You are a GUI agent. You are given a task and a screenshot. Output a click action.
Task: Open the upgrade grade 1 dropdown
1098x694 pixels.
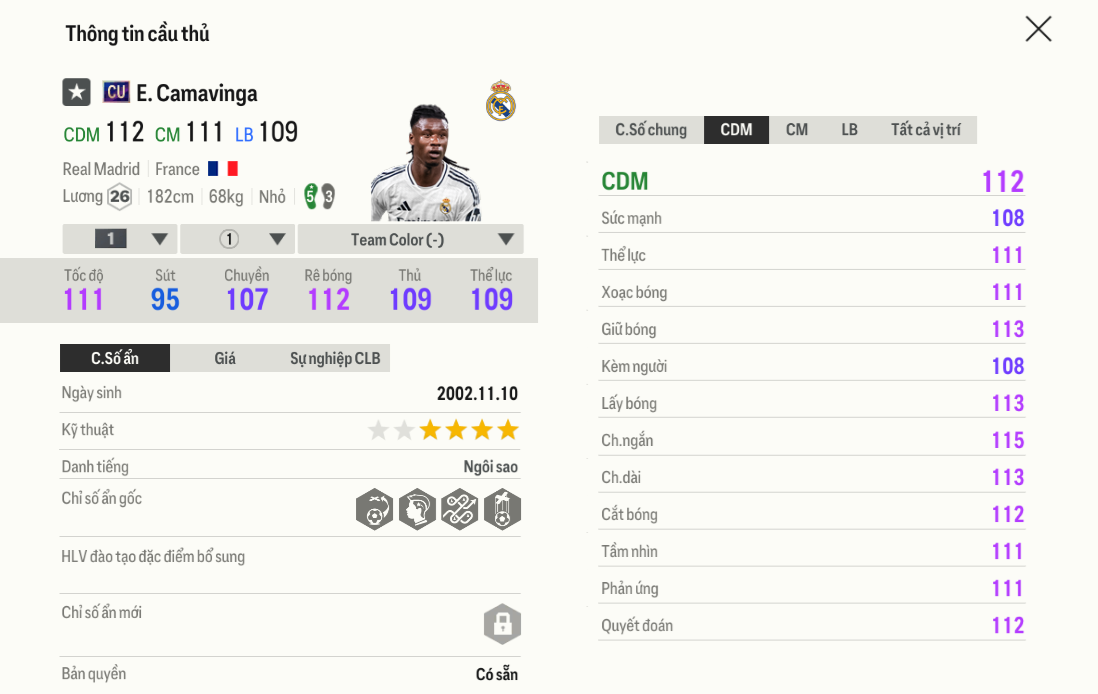120,239
